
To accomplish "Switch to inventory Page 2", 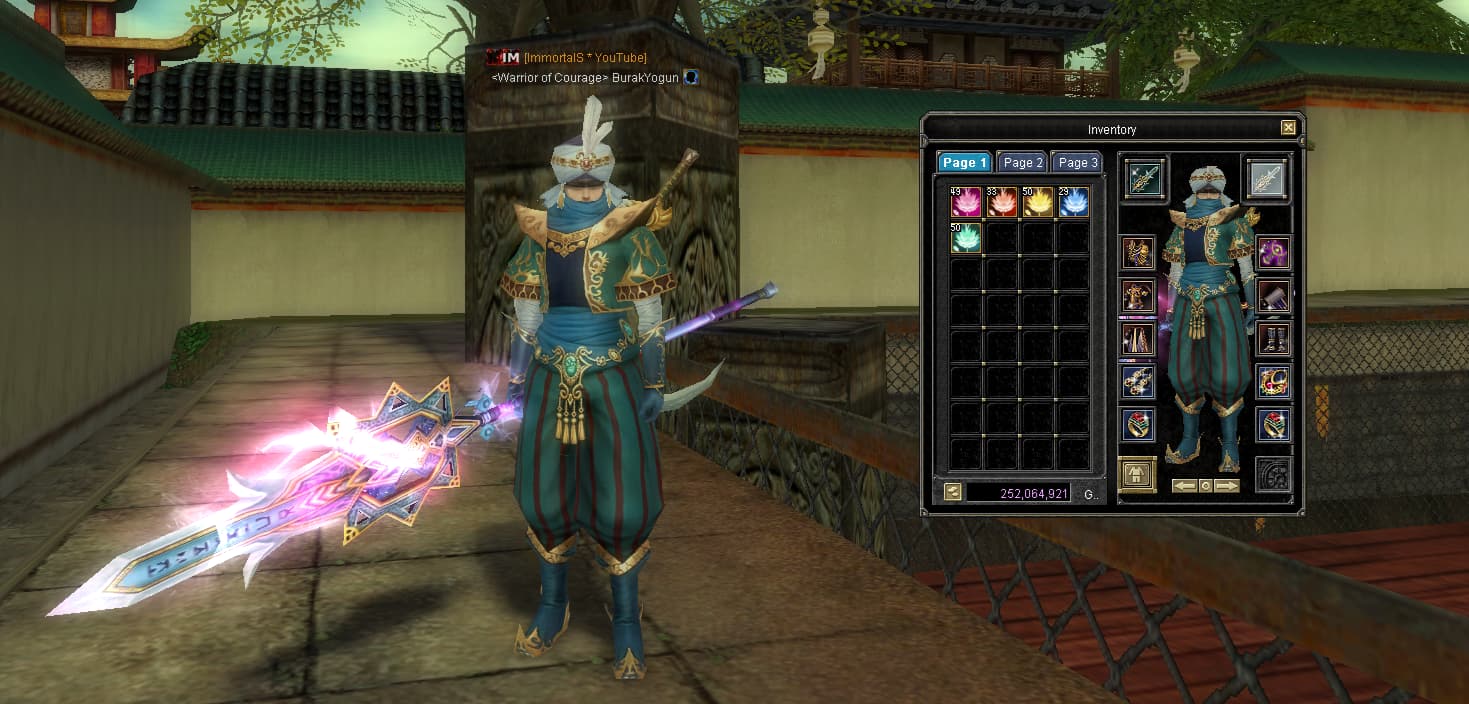I will (1023, 163).
